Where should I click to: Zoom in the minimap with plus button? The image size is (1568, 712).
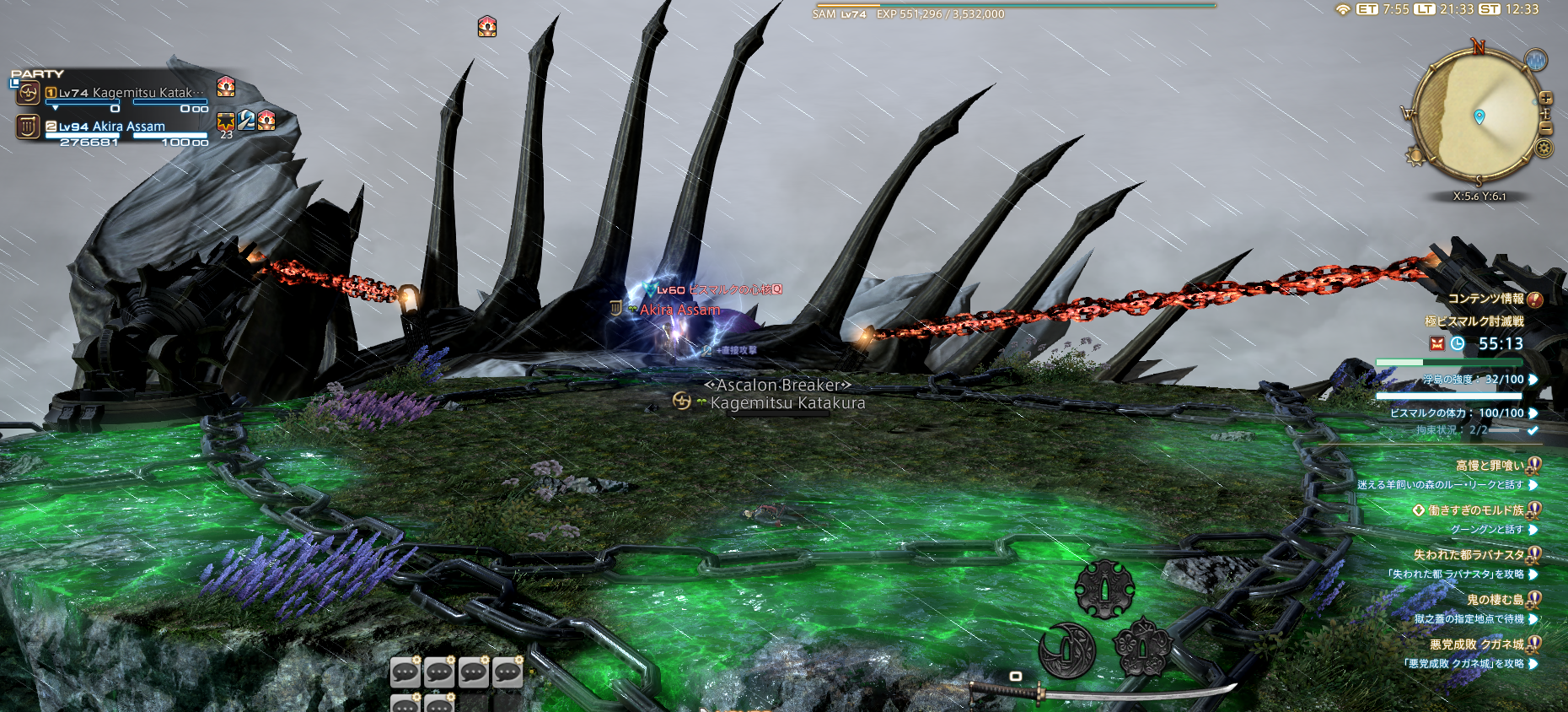pyautogui.click(x=1546, y=98)
